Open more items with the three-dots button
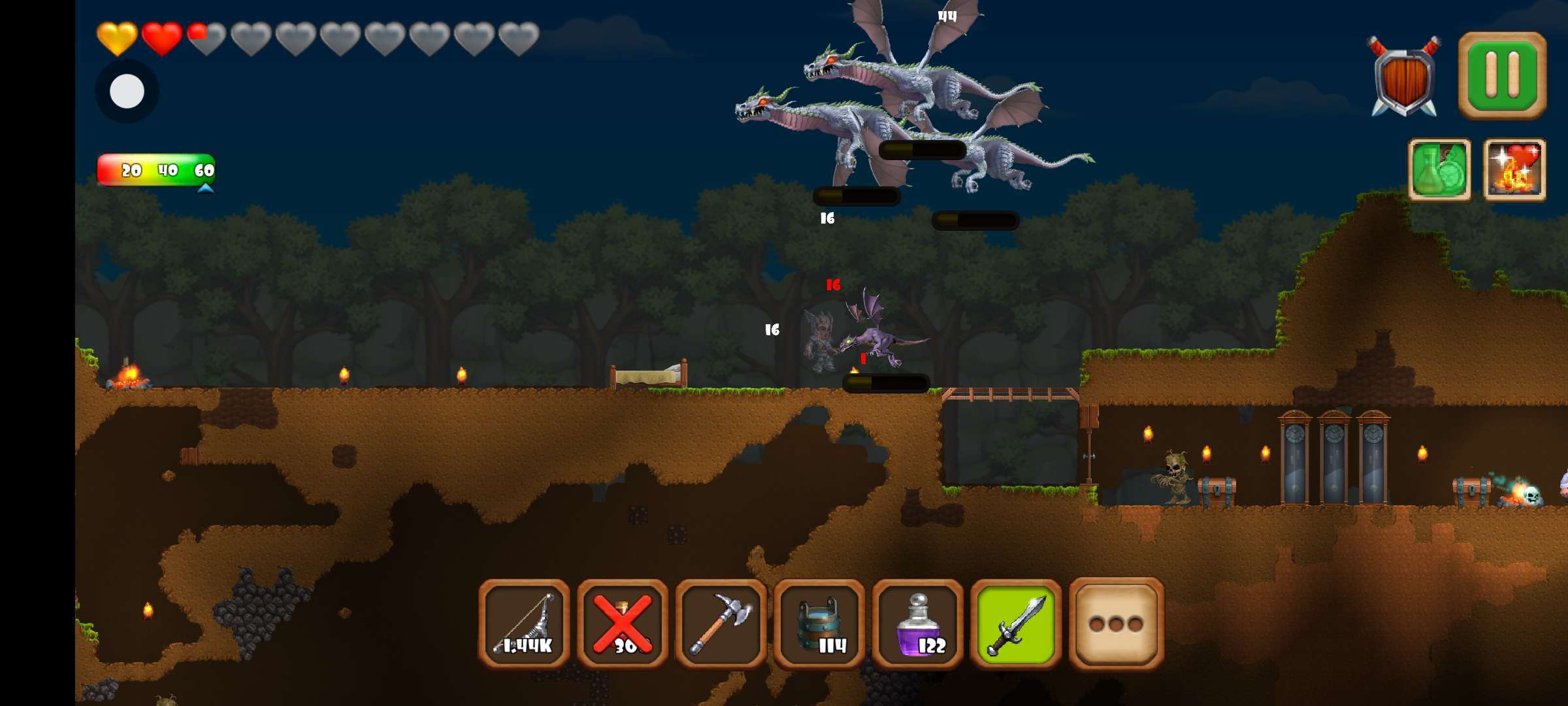 pos(1116,624)
